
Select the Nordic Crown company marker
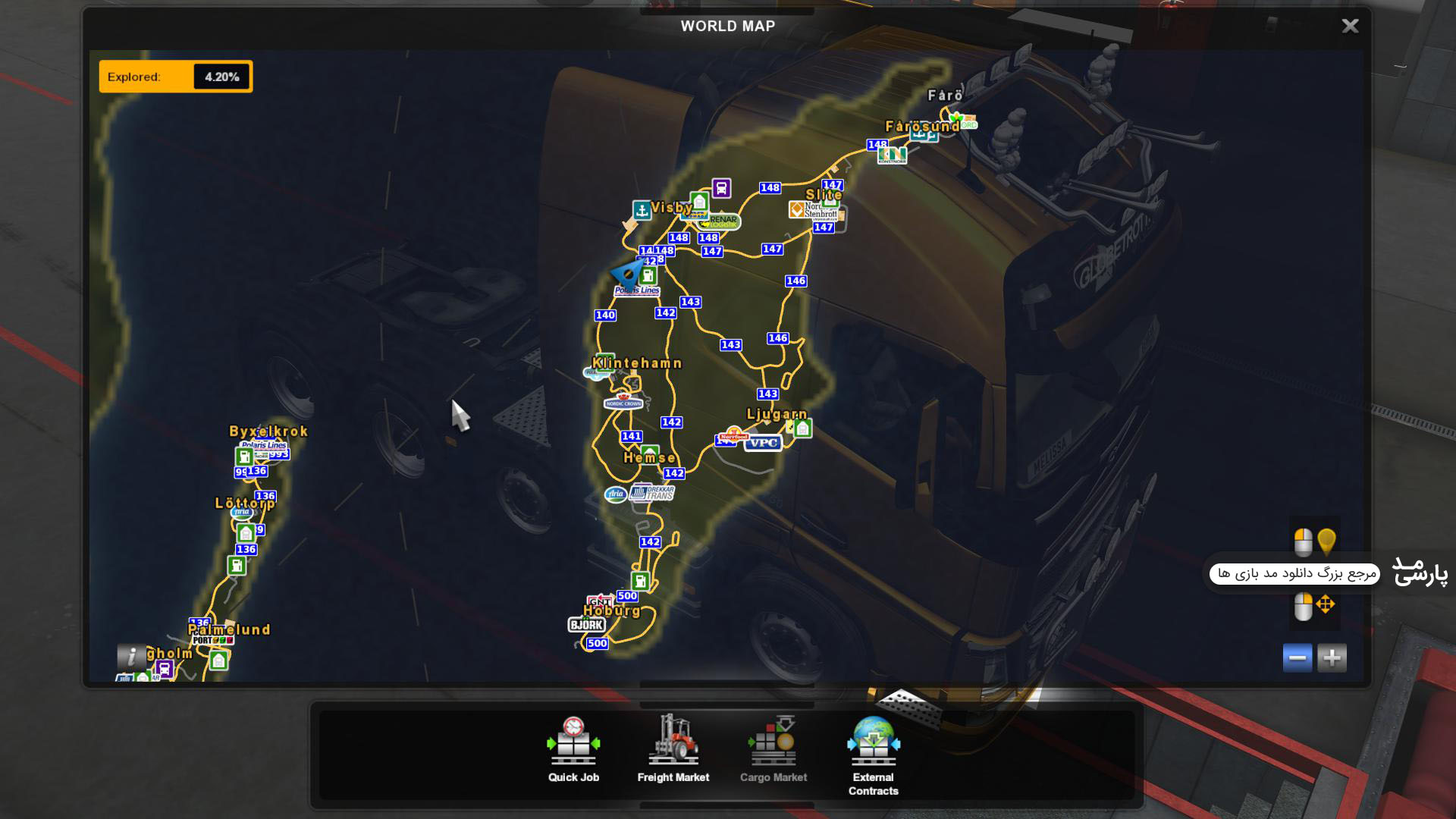(x=623, y=401)
